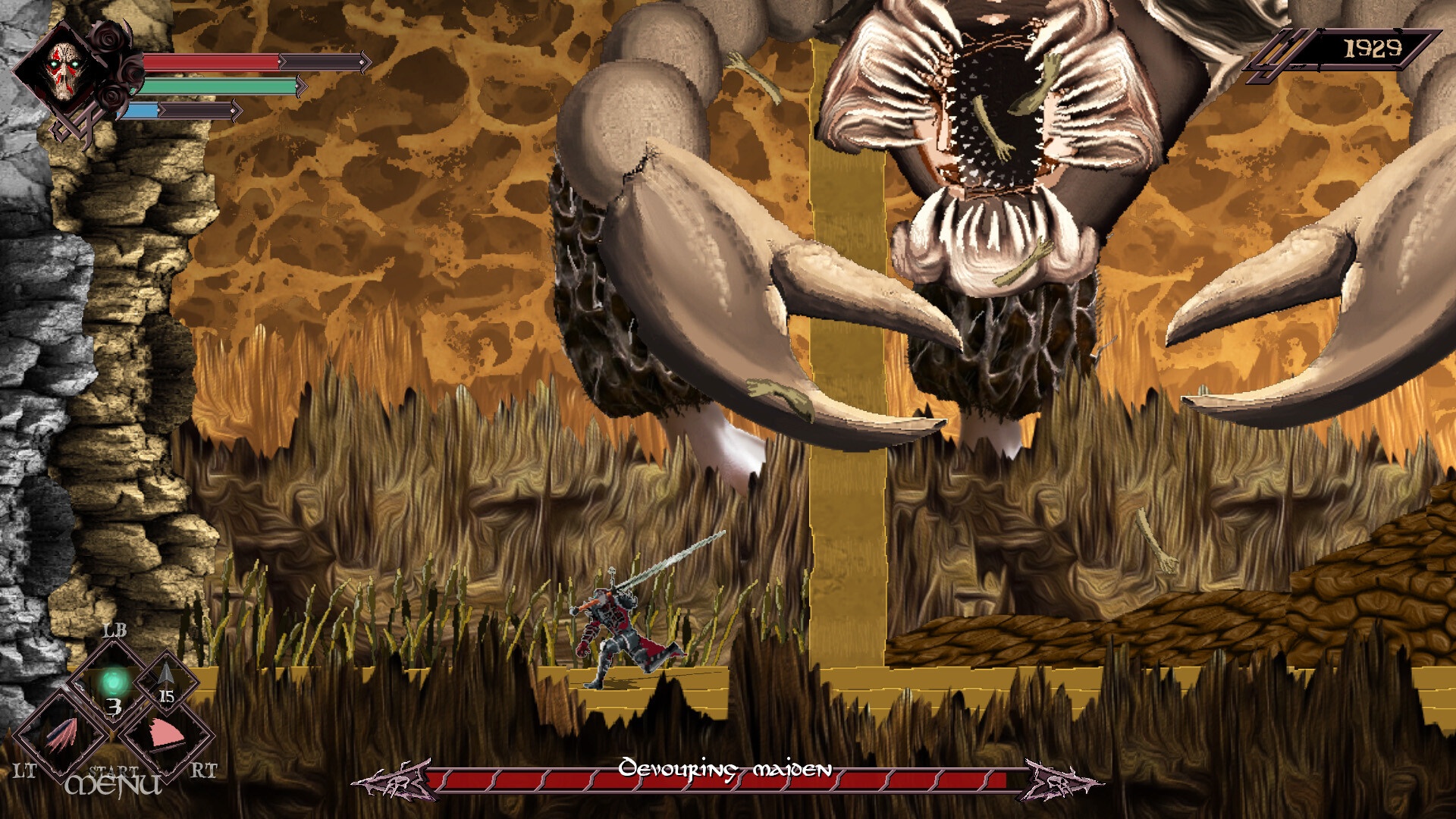Open the Menu label

point(114,785)
